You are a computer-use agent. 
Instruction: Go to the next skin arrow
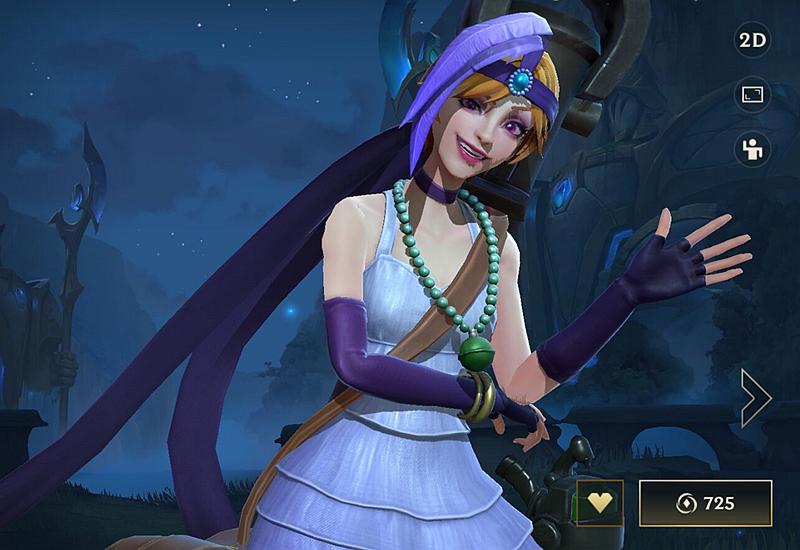click(755, 397)
